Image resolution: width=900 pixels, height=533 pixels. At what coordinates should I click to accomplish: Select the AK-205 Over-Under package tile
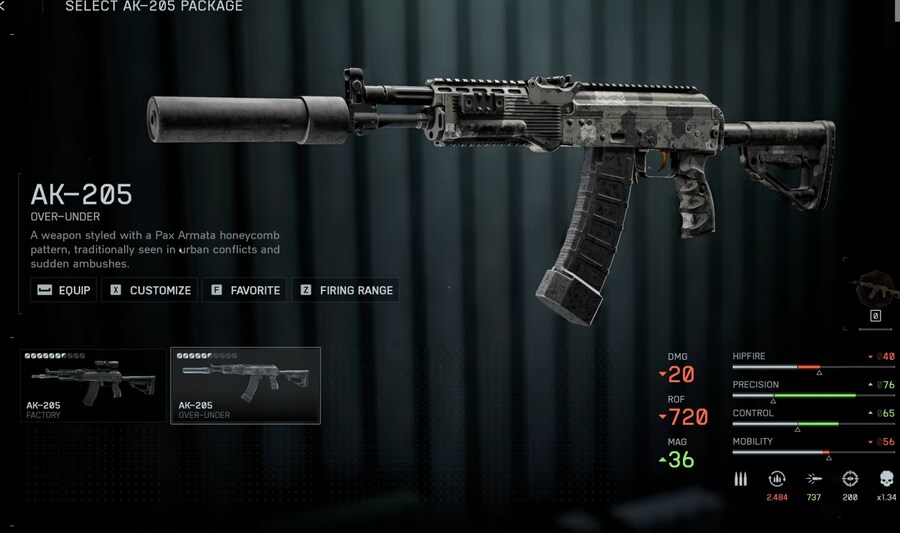(245, 385)
